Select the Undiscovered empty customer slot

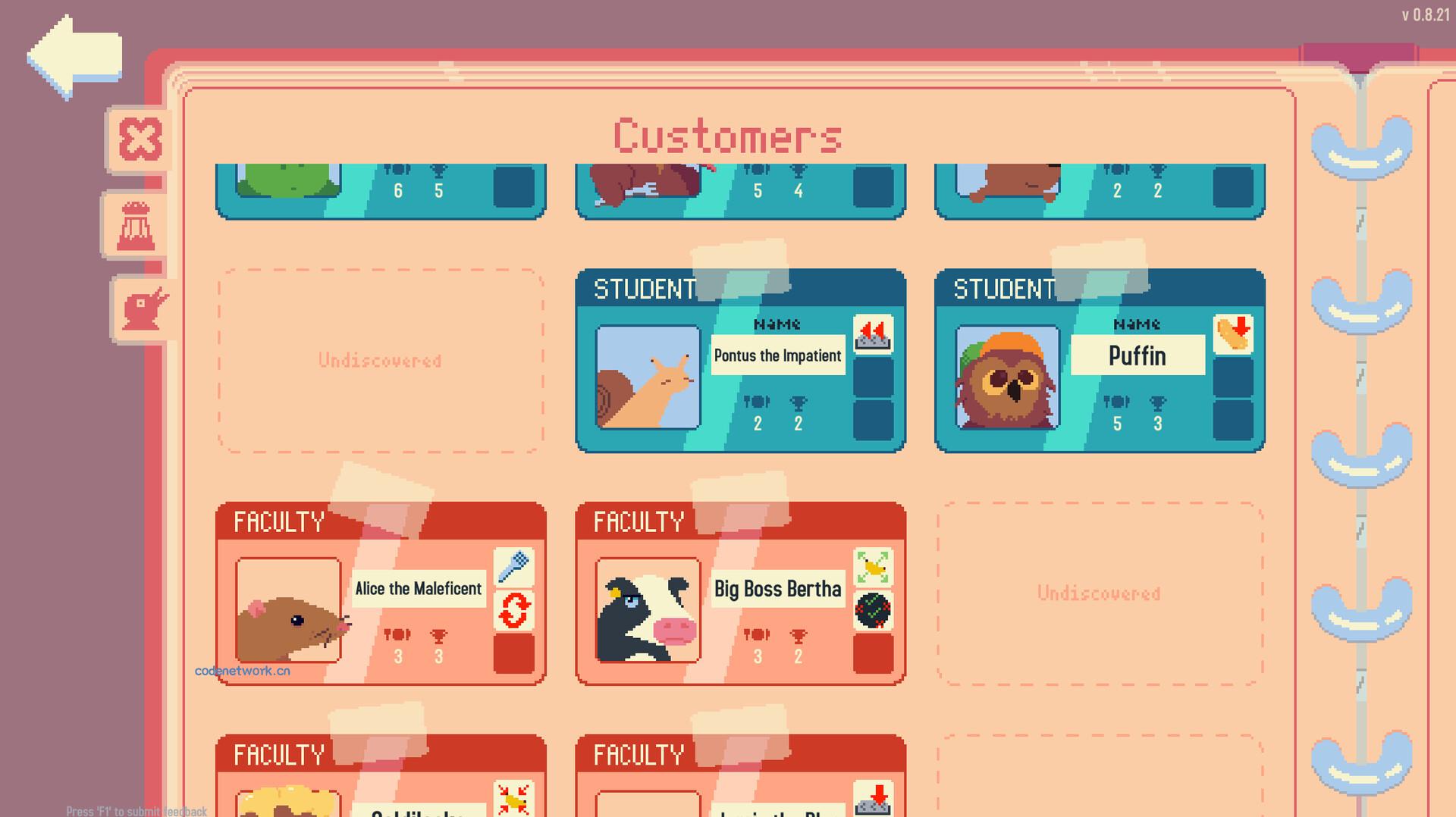379,361
